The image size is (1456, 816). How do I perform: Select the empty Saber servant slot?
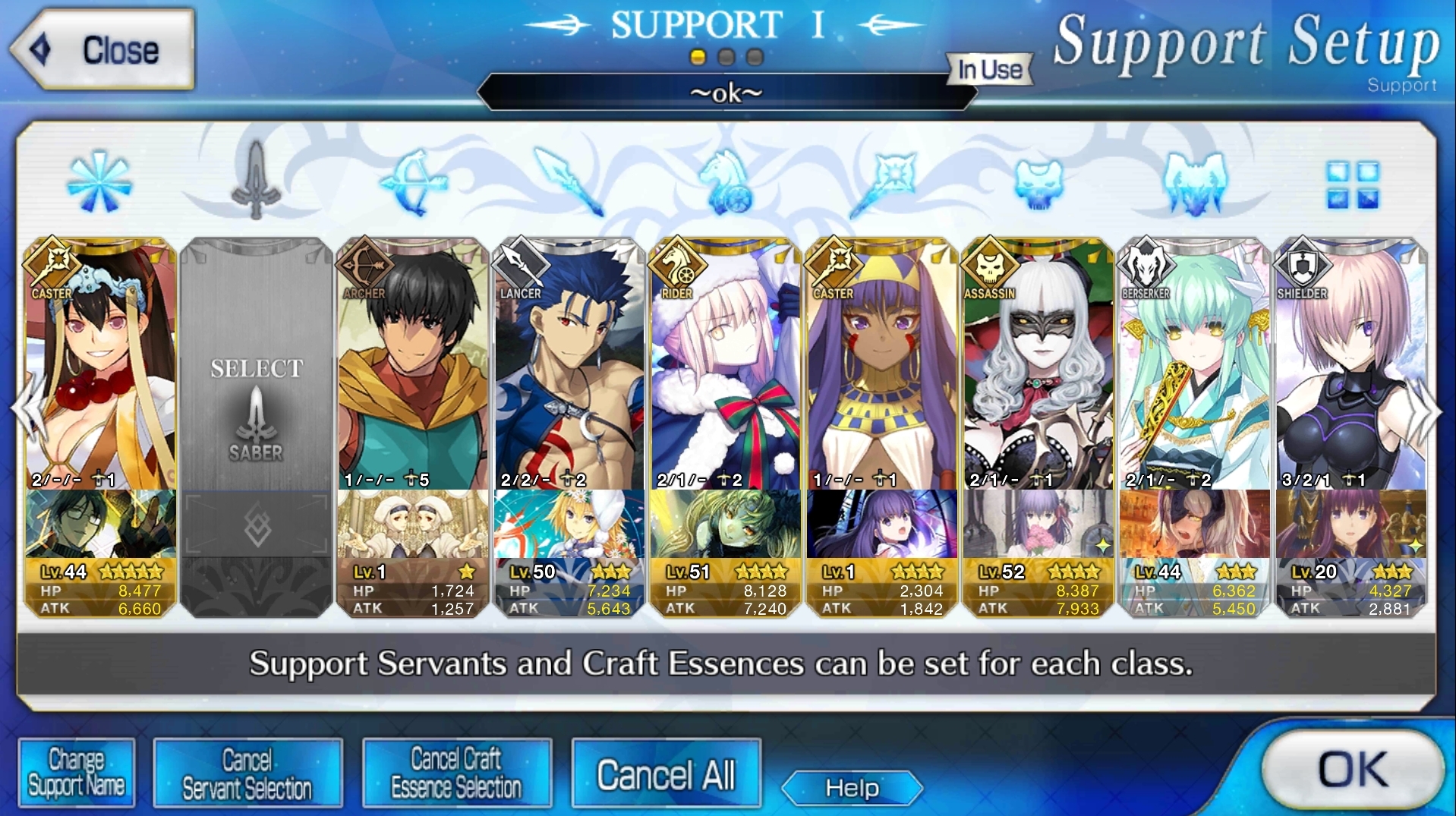(257, 364)
